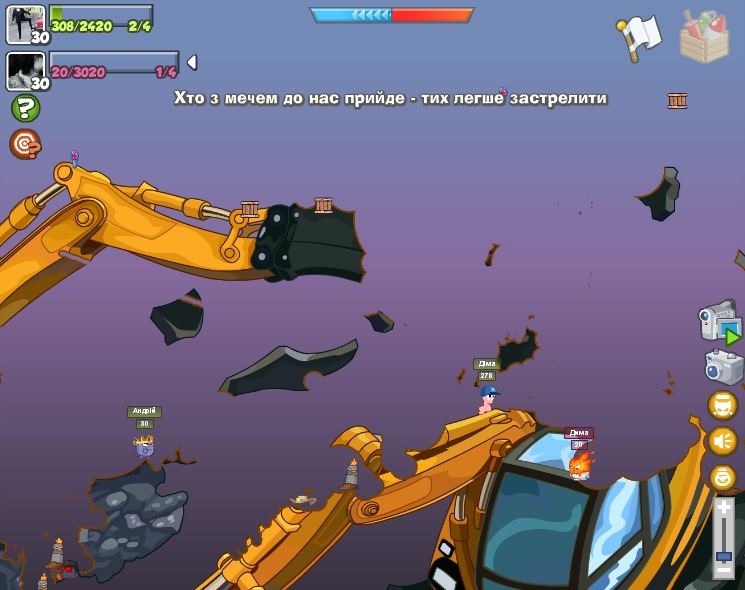
Task: Open the green question mark help
Action: [25, 108]
